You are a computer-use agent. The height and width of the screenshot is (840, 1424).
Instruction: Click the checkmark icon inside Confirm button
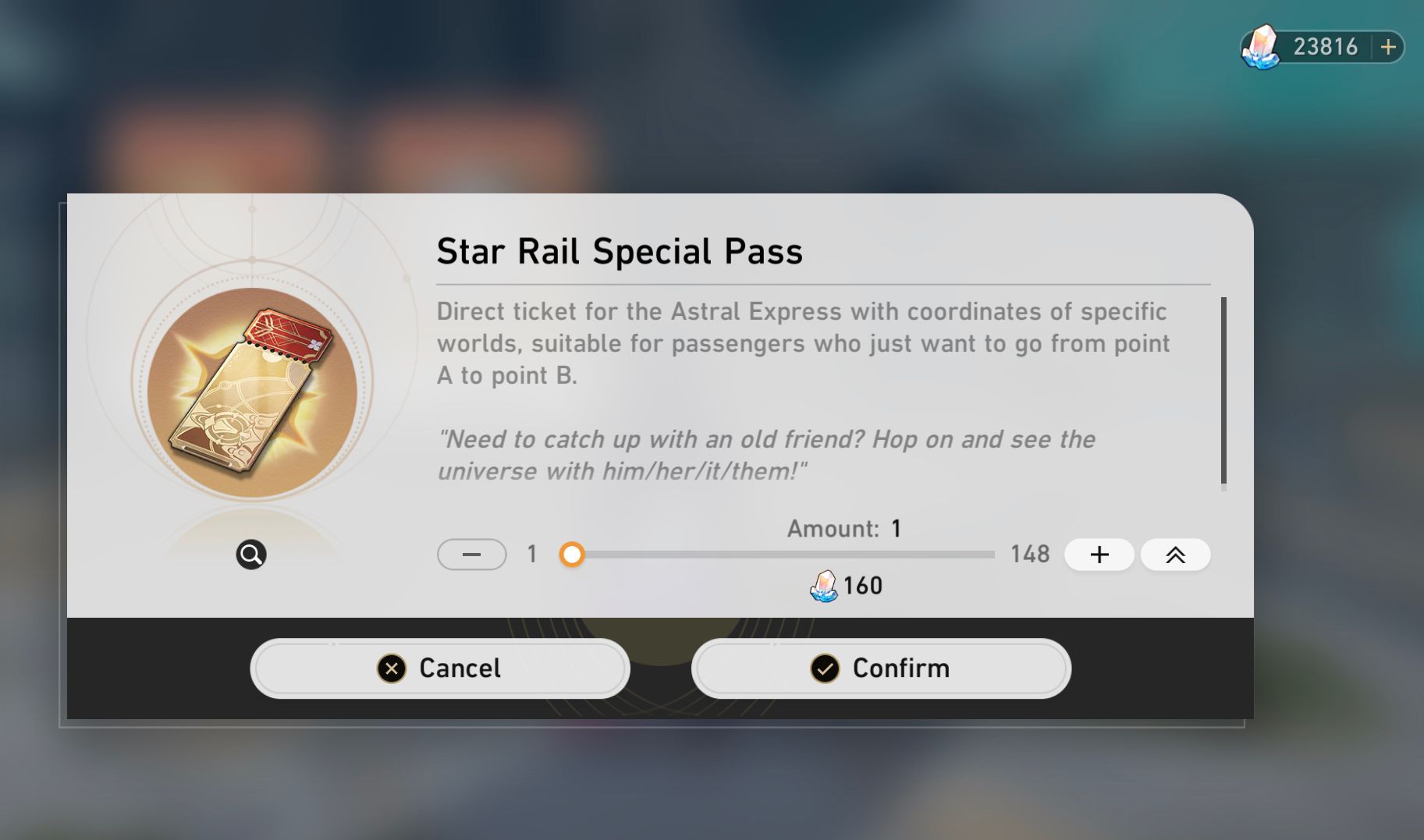[x=825, y=668]
